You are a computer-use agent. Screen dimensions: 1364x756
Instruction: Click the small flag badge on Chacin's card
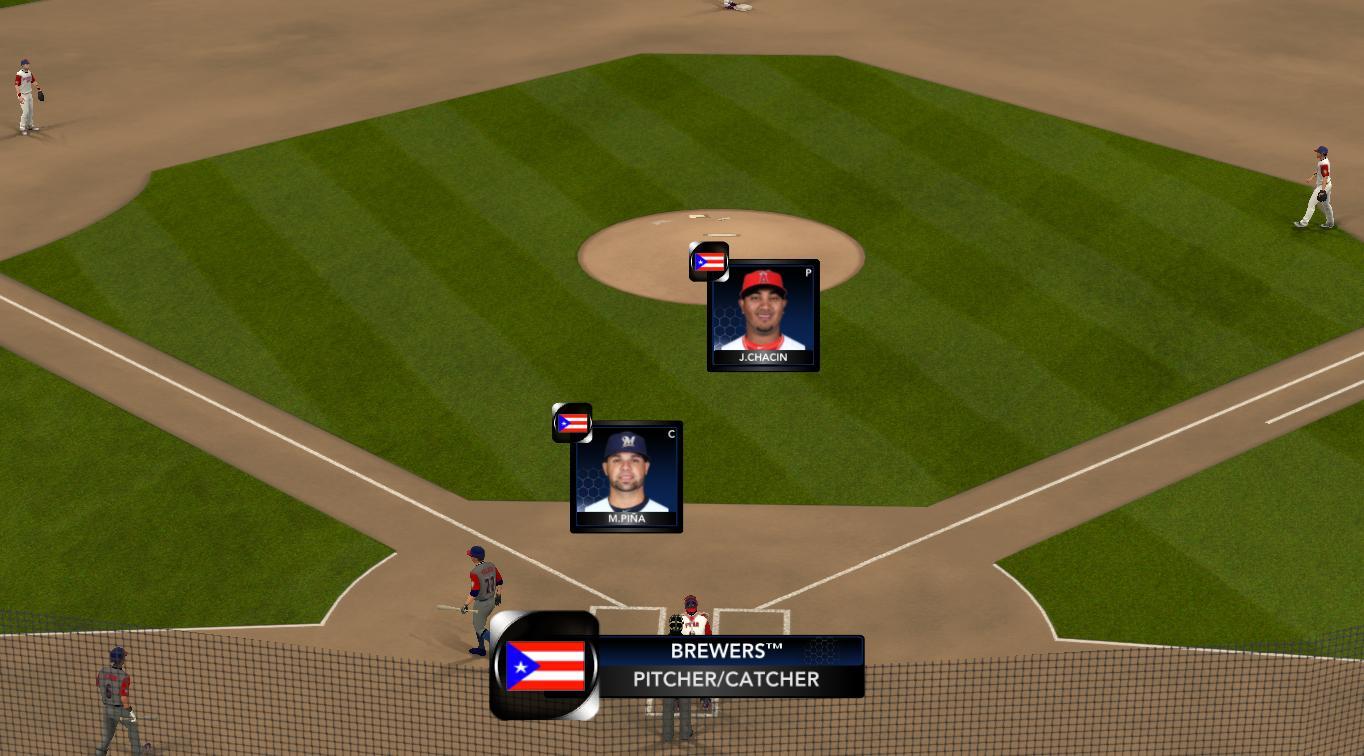coord(709,262)
